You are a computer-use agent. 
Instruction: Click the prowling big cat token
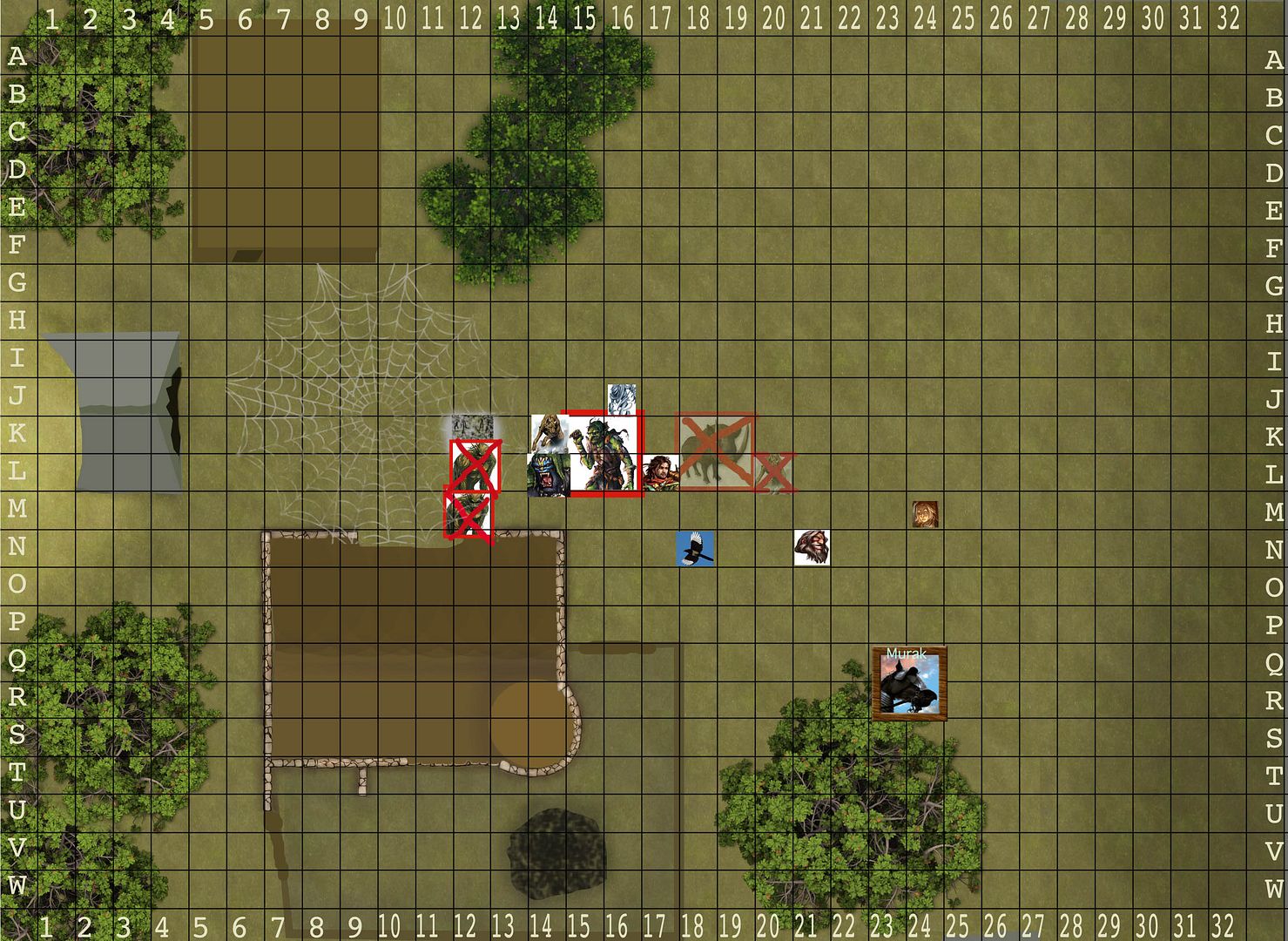point(549,431)
